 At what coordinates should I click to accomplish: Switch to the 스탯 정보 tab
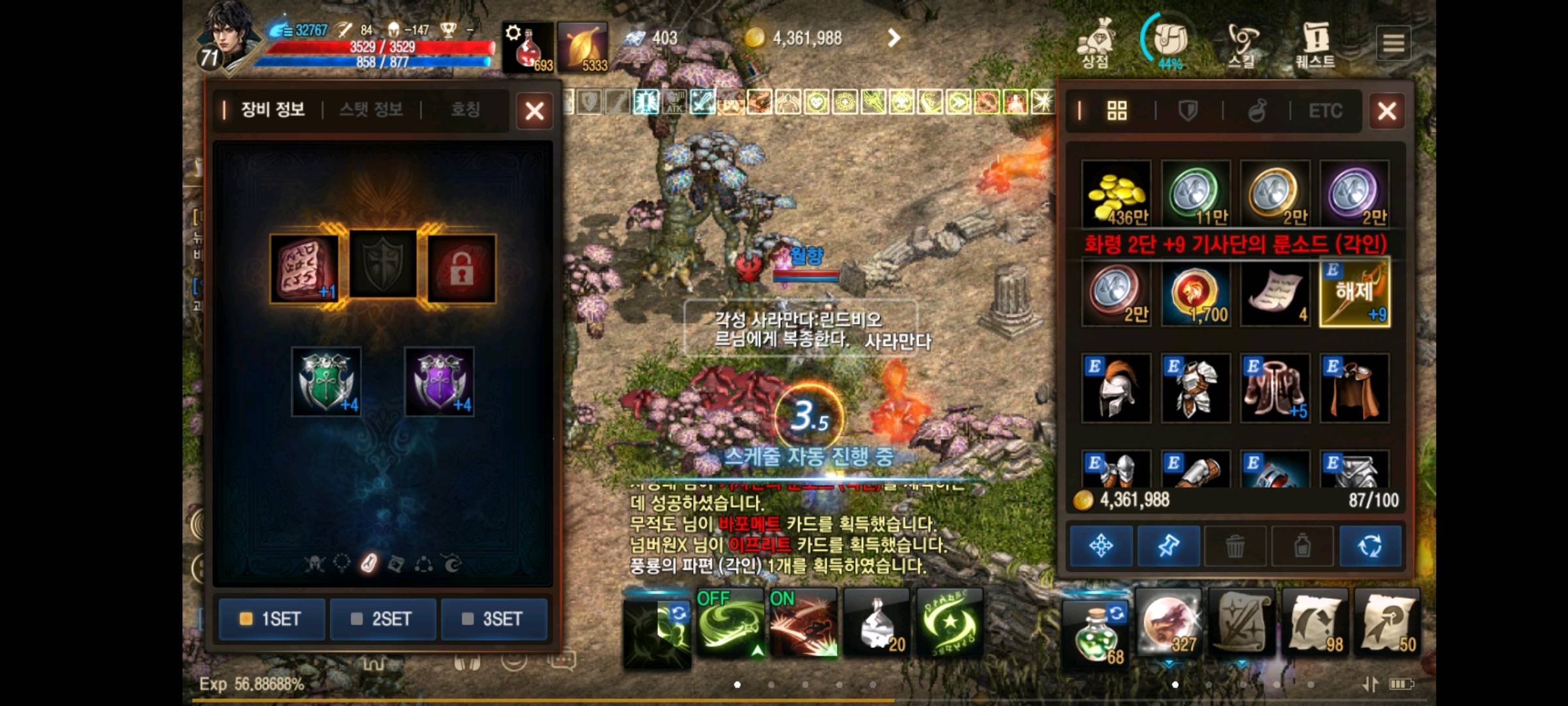coord(371,110)
